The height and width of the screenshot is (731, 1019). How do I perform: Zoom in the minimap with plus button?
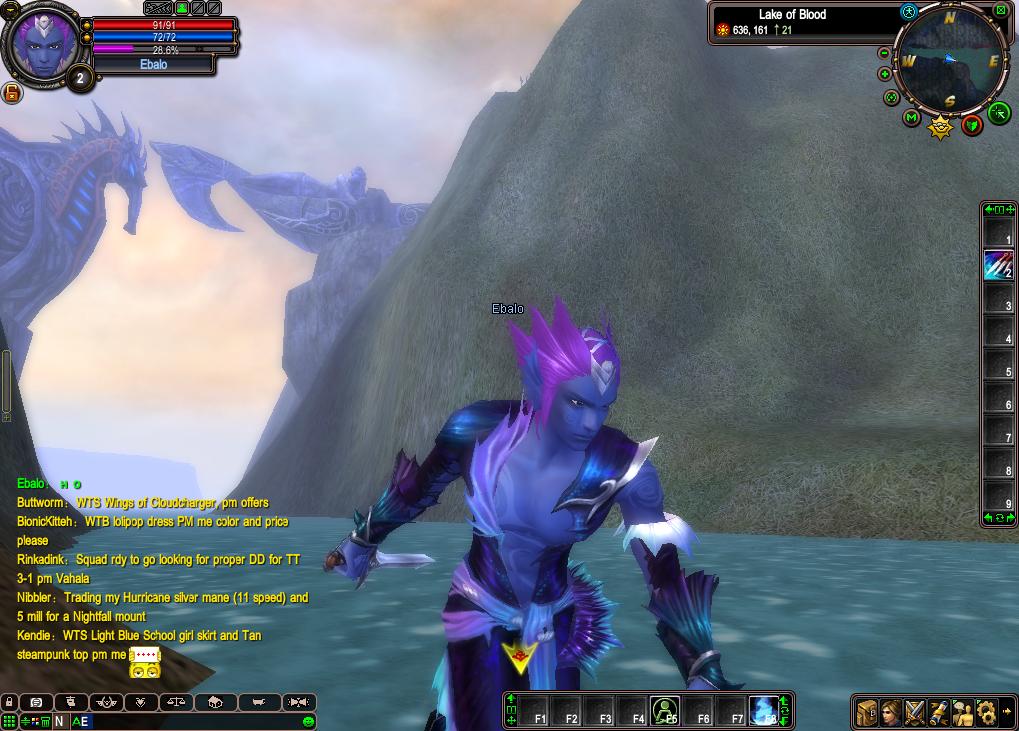click(x=884, y=74)
